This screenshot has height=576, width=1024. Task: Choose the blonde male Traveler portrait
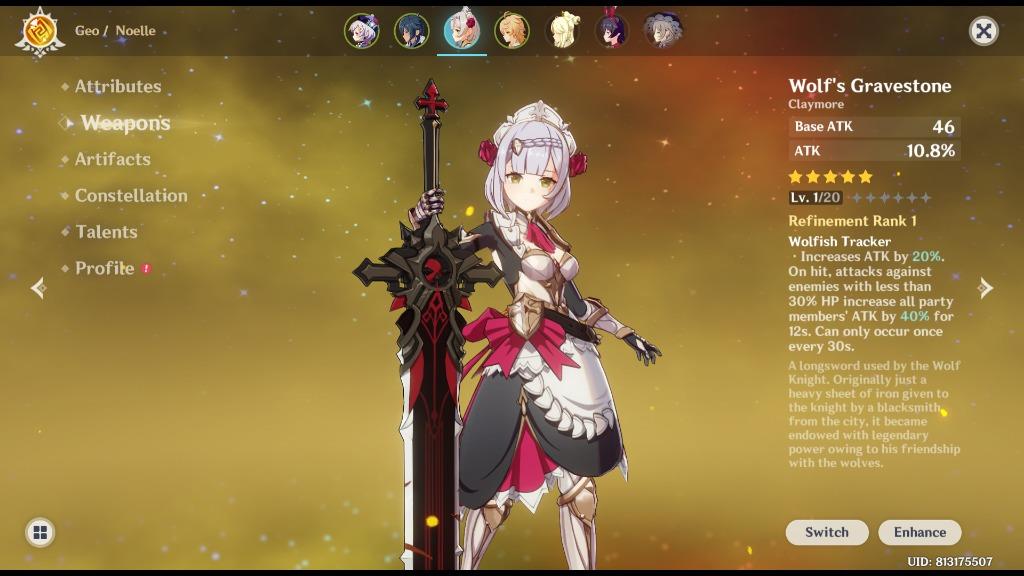[511, 31]
